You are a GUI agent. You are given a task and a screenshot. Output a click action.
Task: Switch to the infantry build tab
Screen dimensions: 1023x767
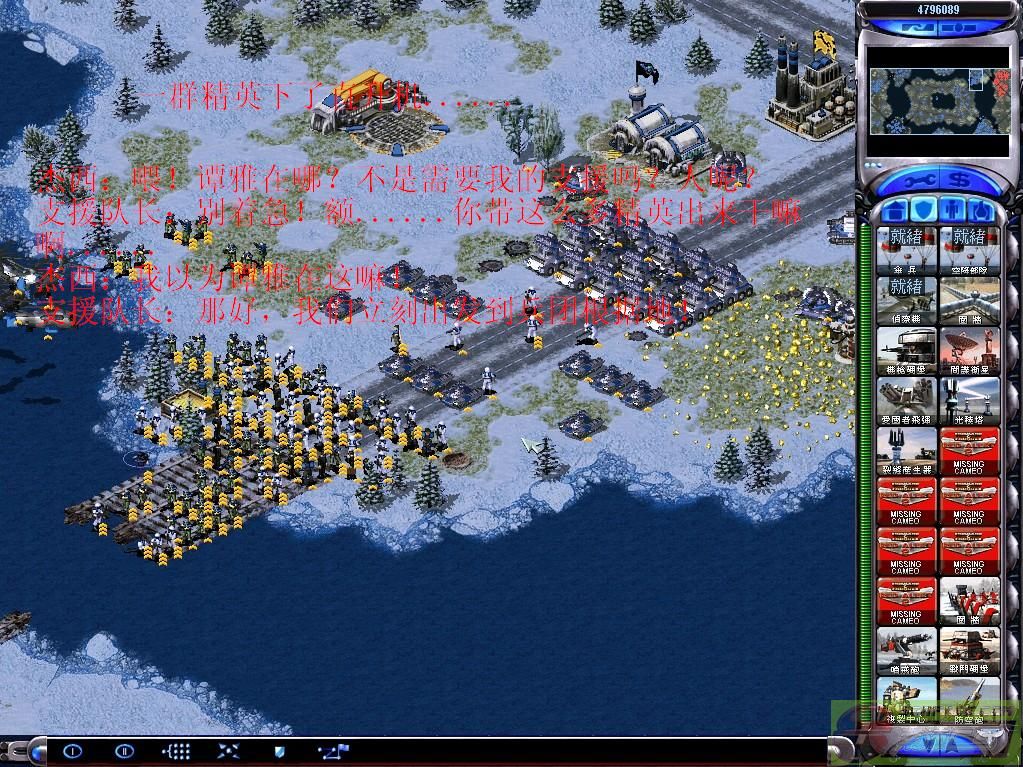pyautogui.click(x=953, y=211)
